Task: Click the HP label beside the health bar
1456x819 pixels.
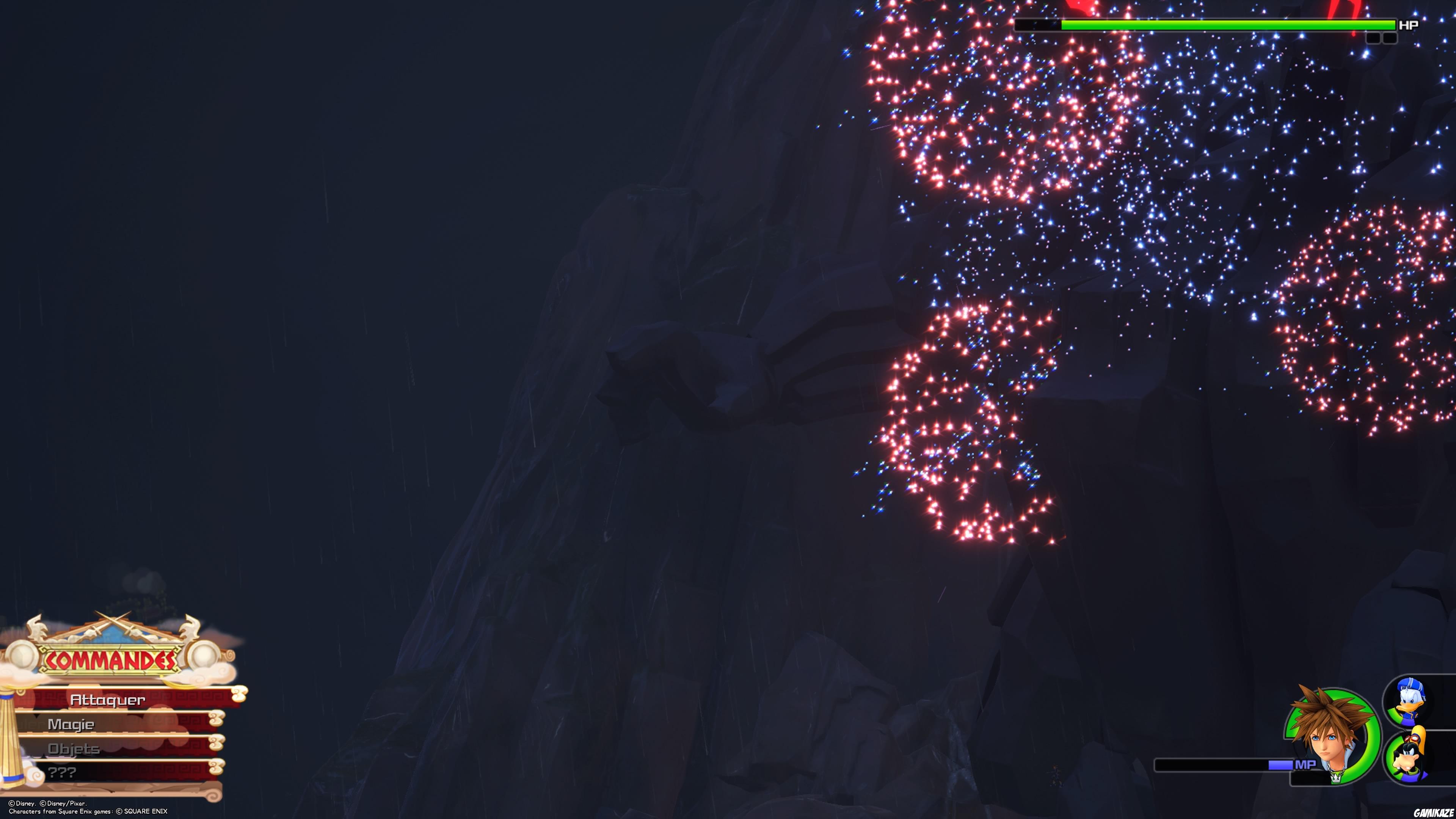Action: [x=1408, y=25]
